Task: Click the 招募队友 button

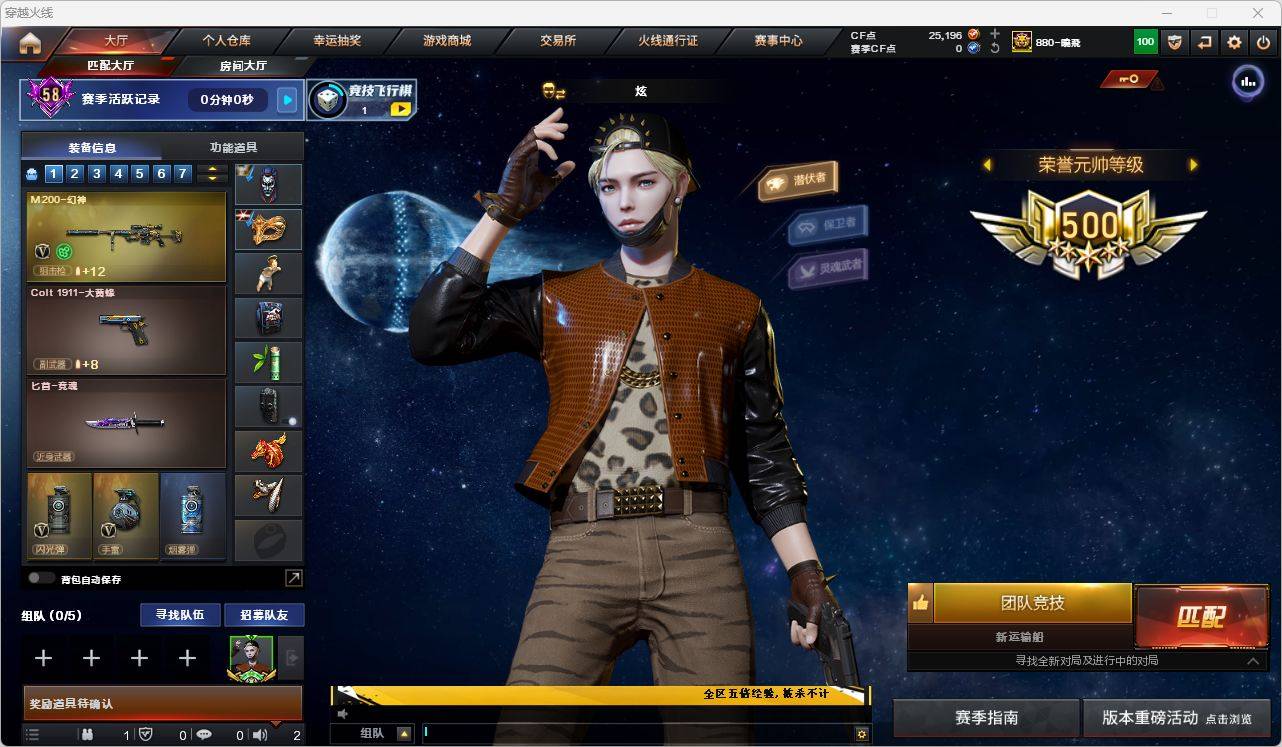Action: 264,615
